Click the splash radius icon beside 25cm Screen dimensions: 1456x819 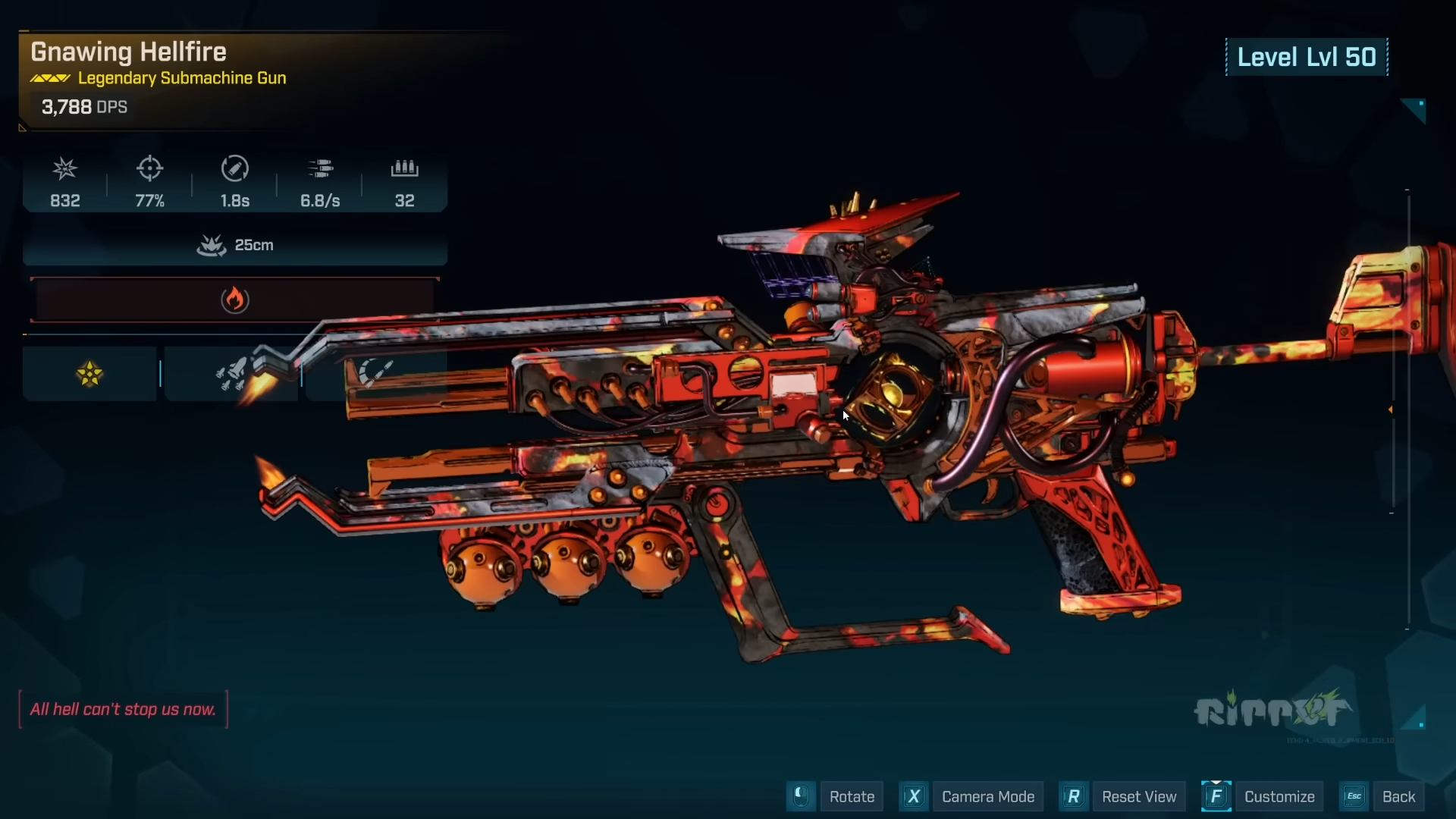[211, 244]
